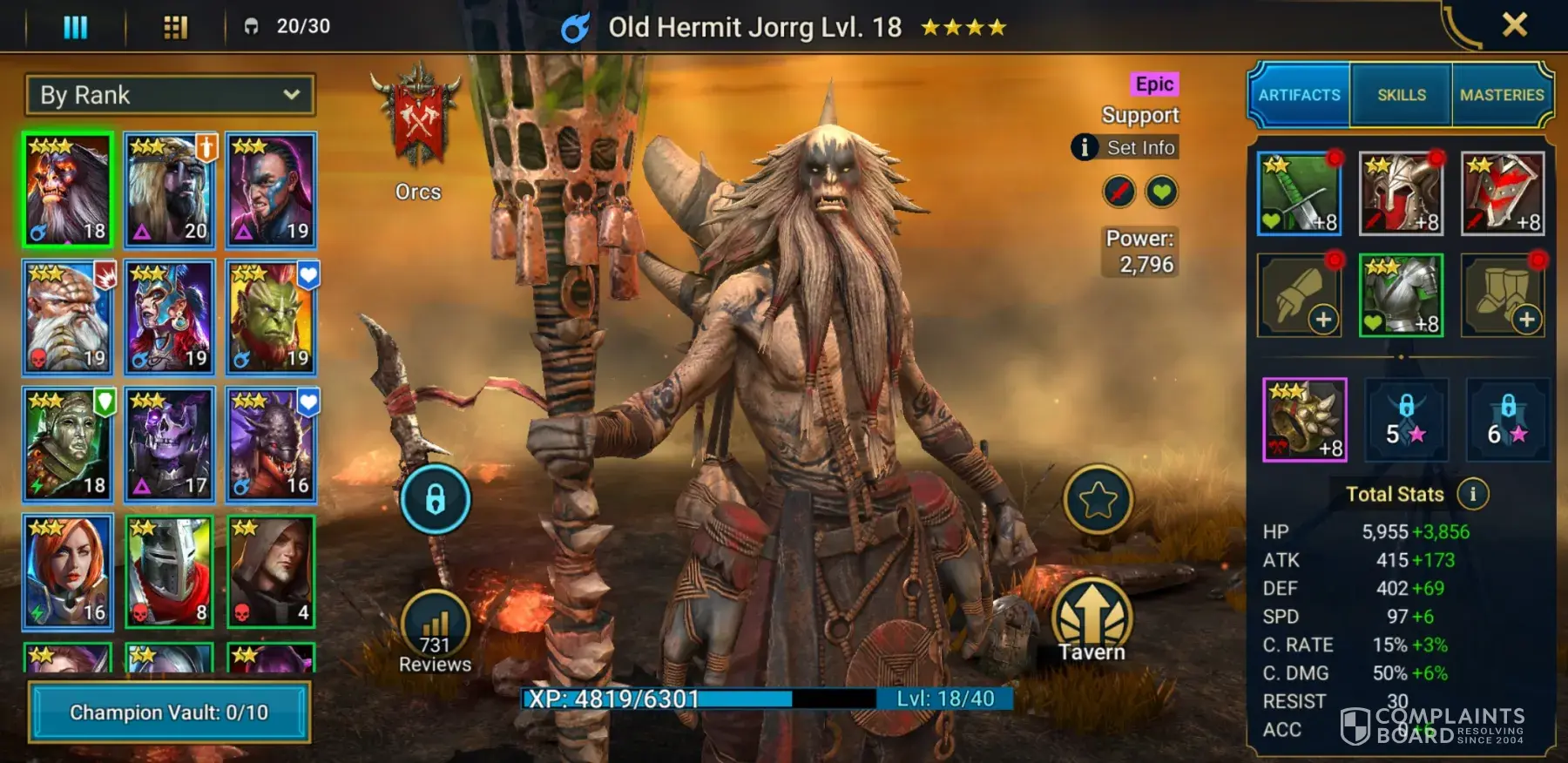1568x763 pixels.
Task: Close the champion screen with the X
Action: (x=1515, y=24)
